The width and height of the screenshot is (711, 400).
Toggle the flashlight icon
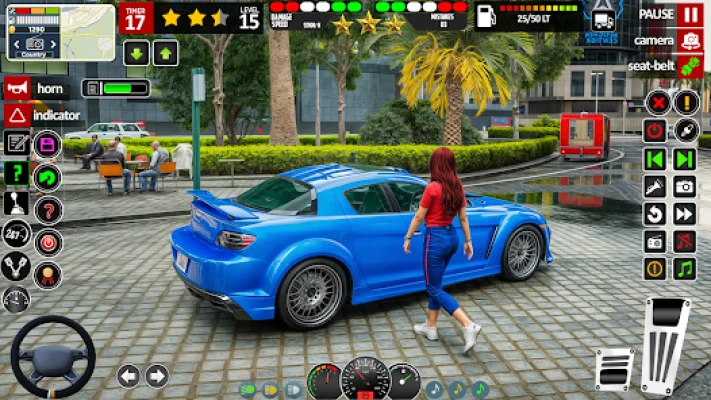click(655, 186)
